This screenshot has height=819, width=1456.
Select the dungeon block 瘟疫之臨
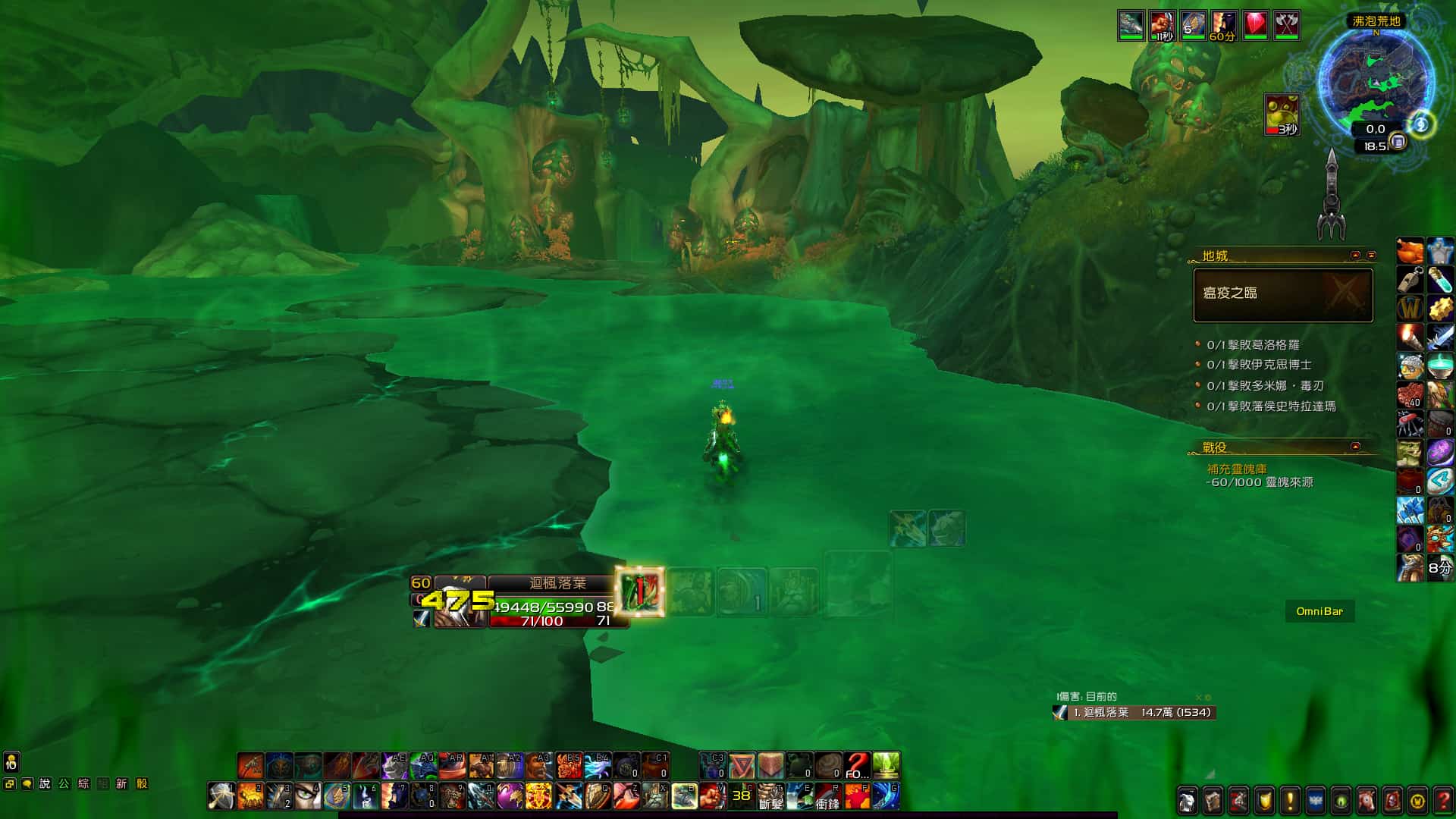[x=1282, y=295]
